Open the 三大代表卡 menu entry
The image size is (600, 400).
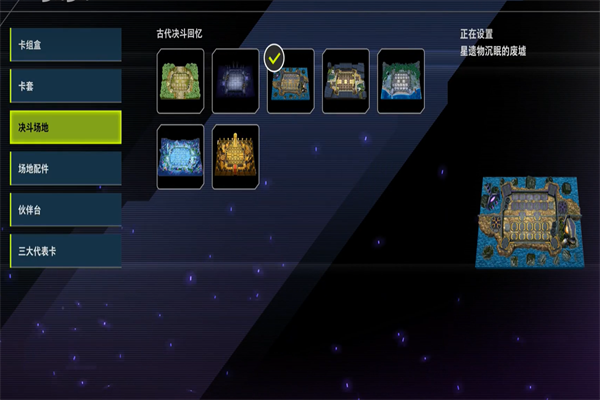[66, 250]
